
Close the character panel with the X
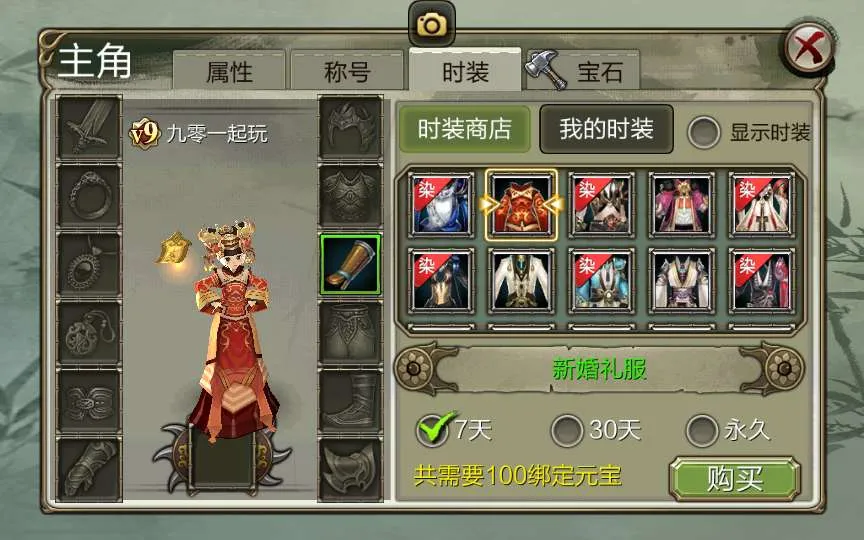click(x=806, y=48)
